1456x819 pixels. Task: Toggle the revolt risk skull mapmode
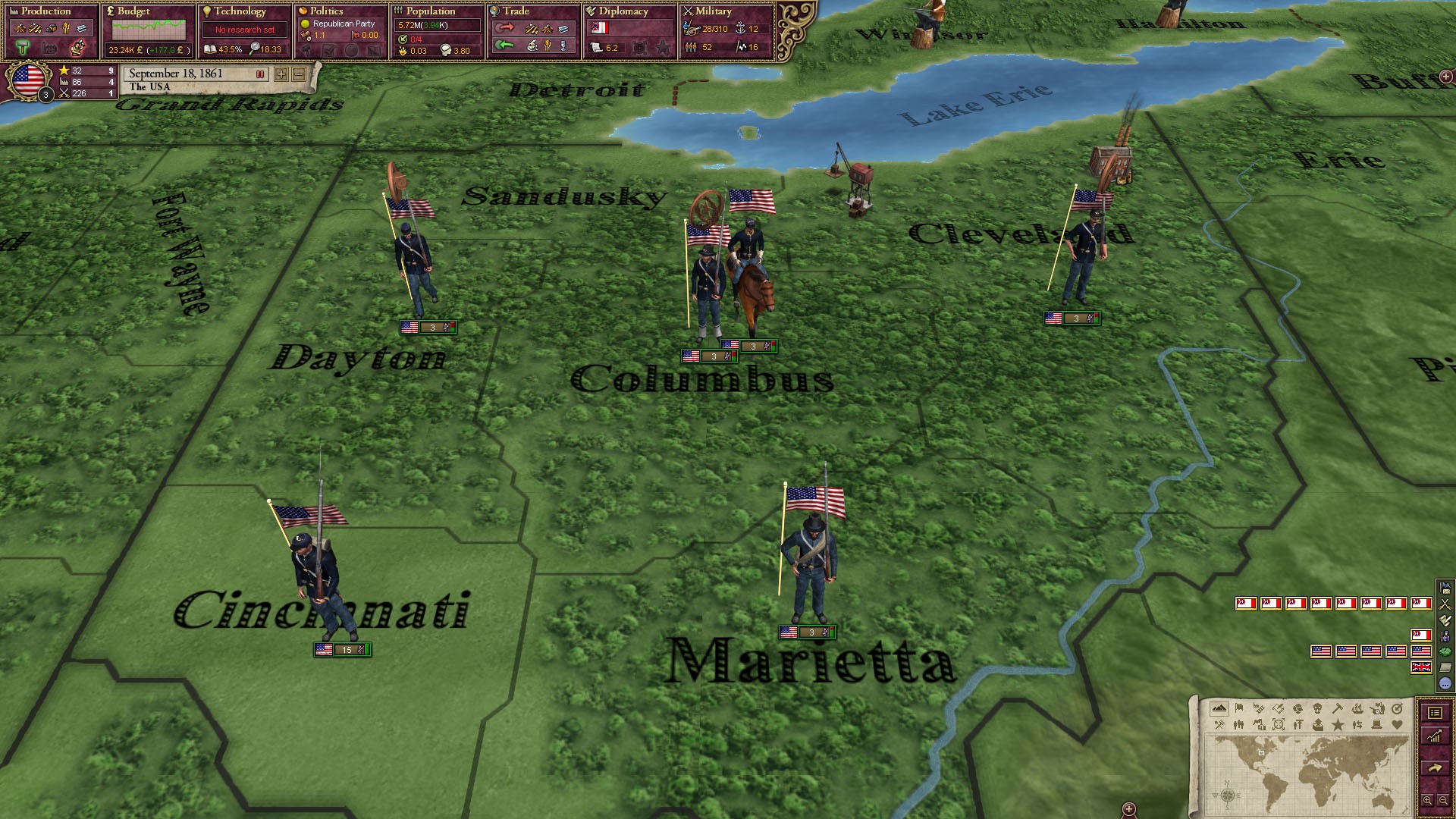(x=1318, y=708)
